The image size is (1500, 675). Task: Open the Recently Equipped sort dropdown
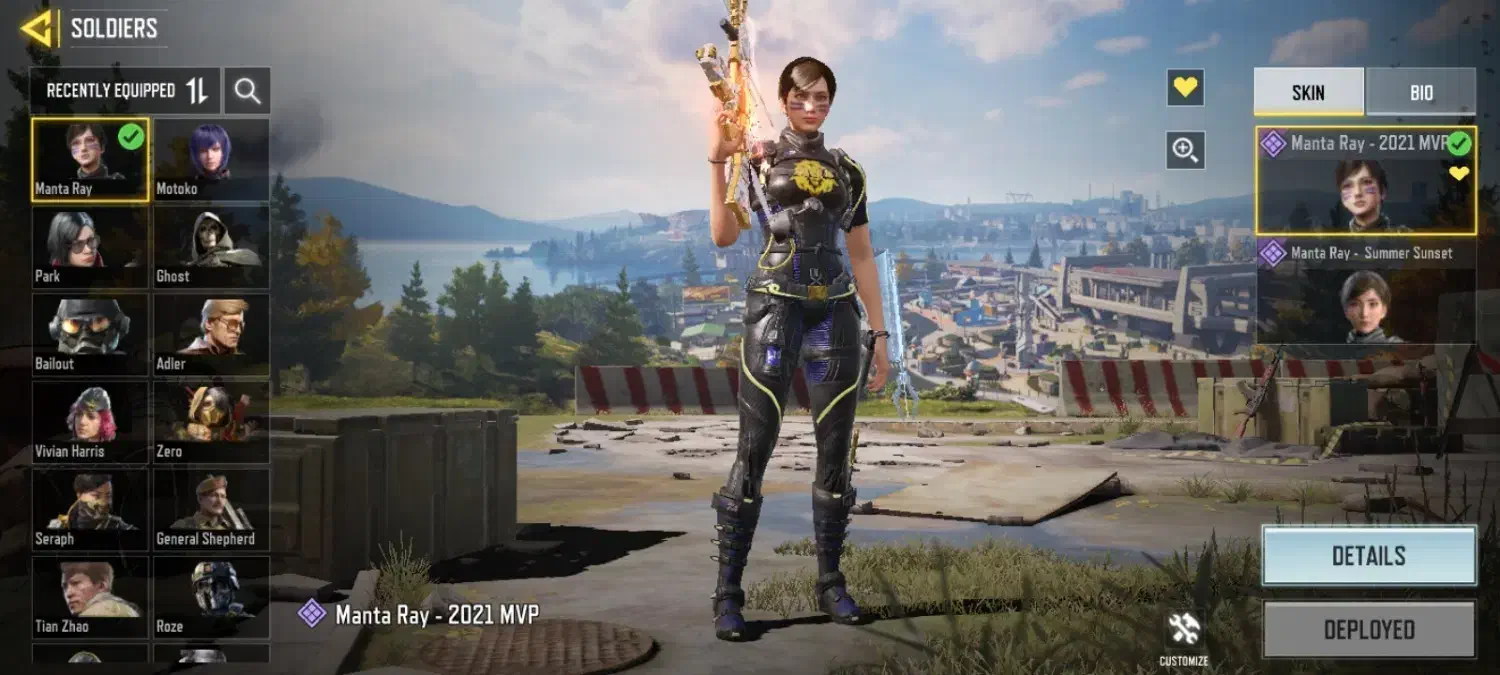pos(125,91)
